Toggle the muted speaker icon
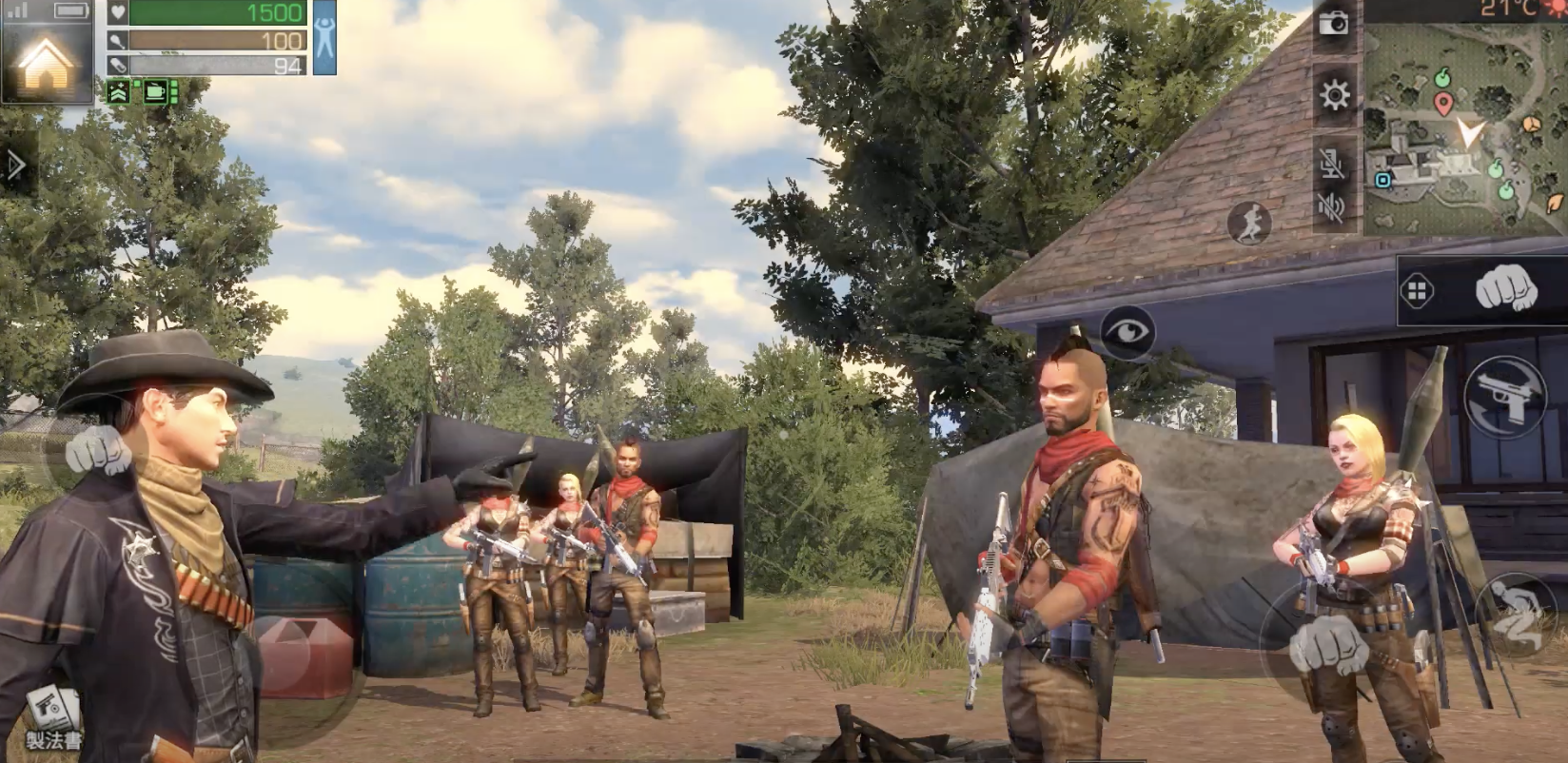 click(1333, 206)
